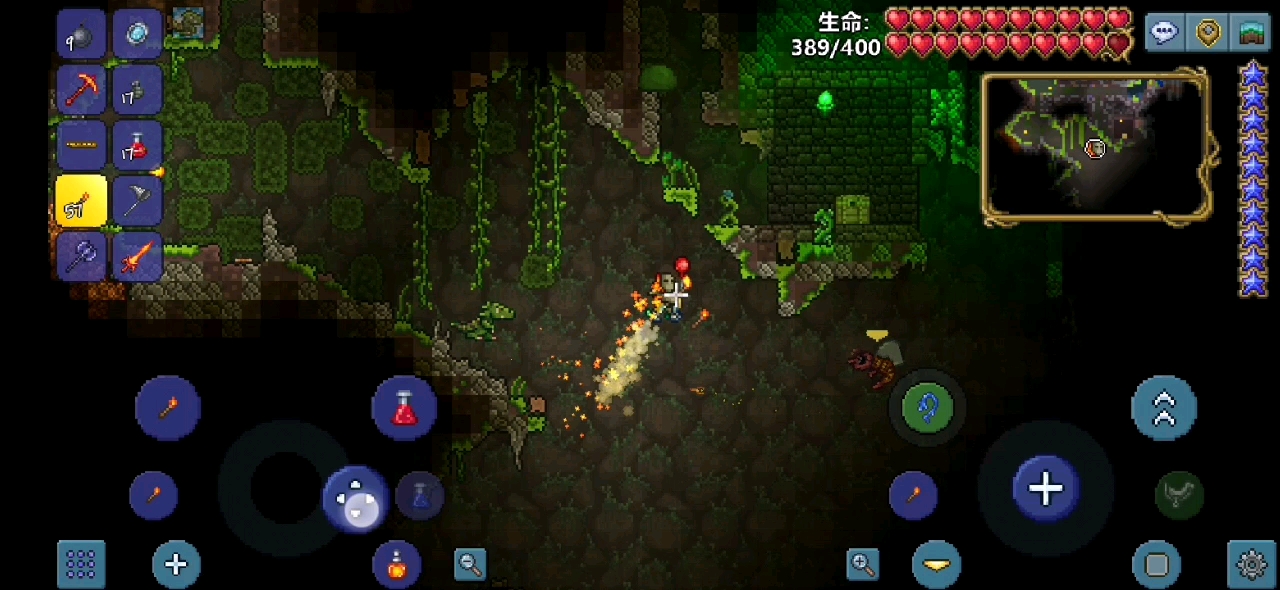Equip the blue axe from the hotbar
This screenshot has width=1280, height=590.
(x=81, y=256)
